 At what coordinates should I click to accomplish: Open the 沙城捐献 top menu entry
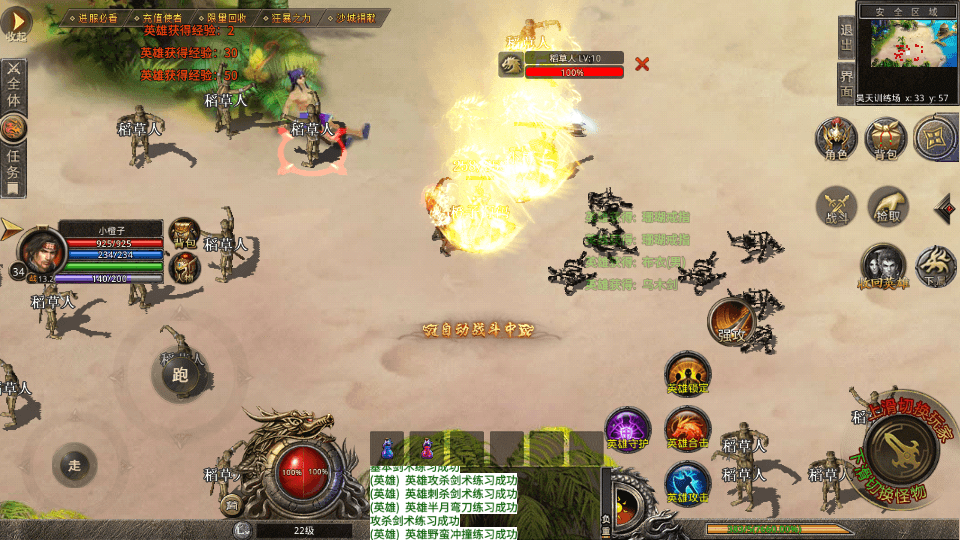tap(356, 18)
